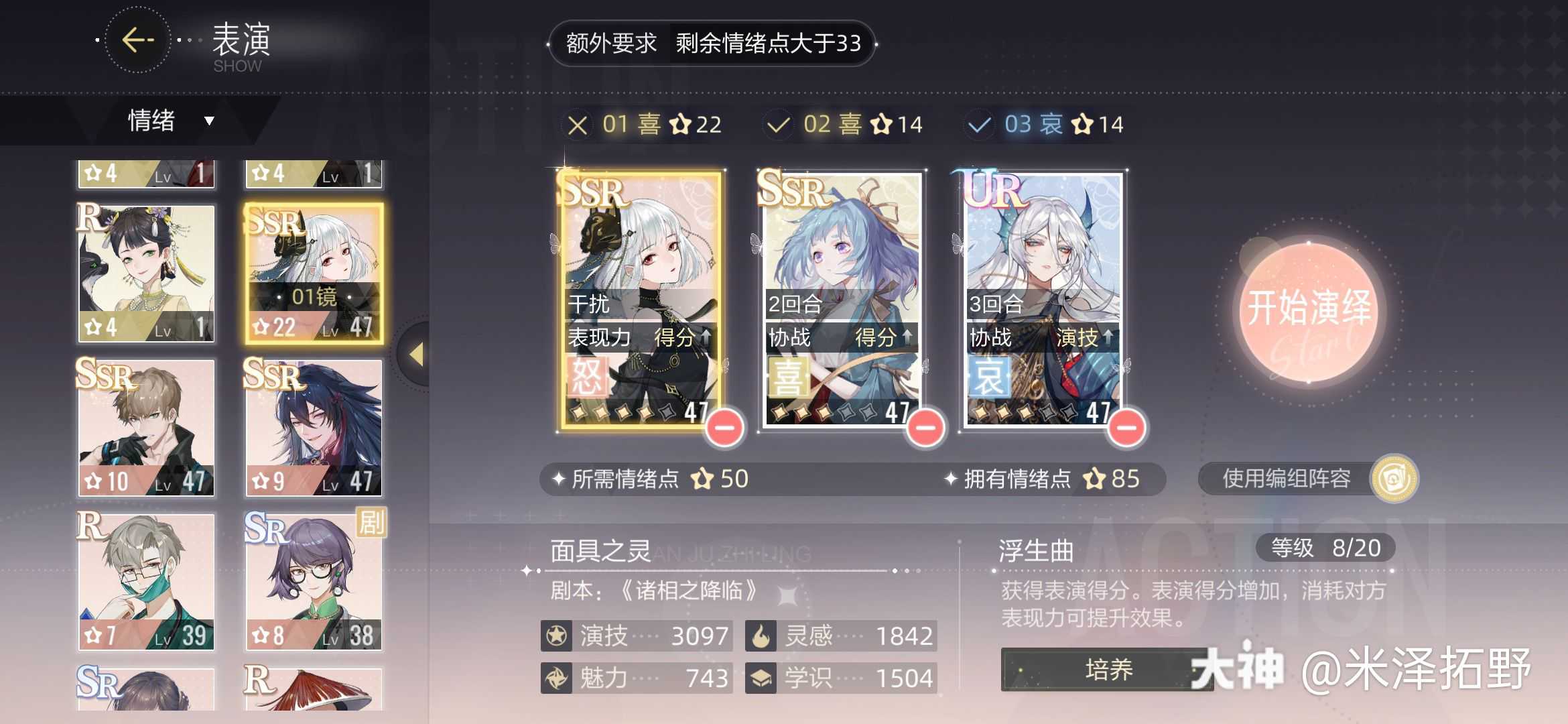
Task: Tap the 演技 star stat icon
Action: [556, 636]
